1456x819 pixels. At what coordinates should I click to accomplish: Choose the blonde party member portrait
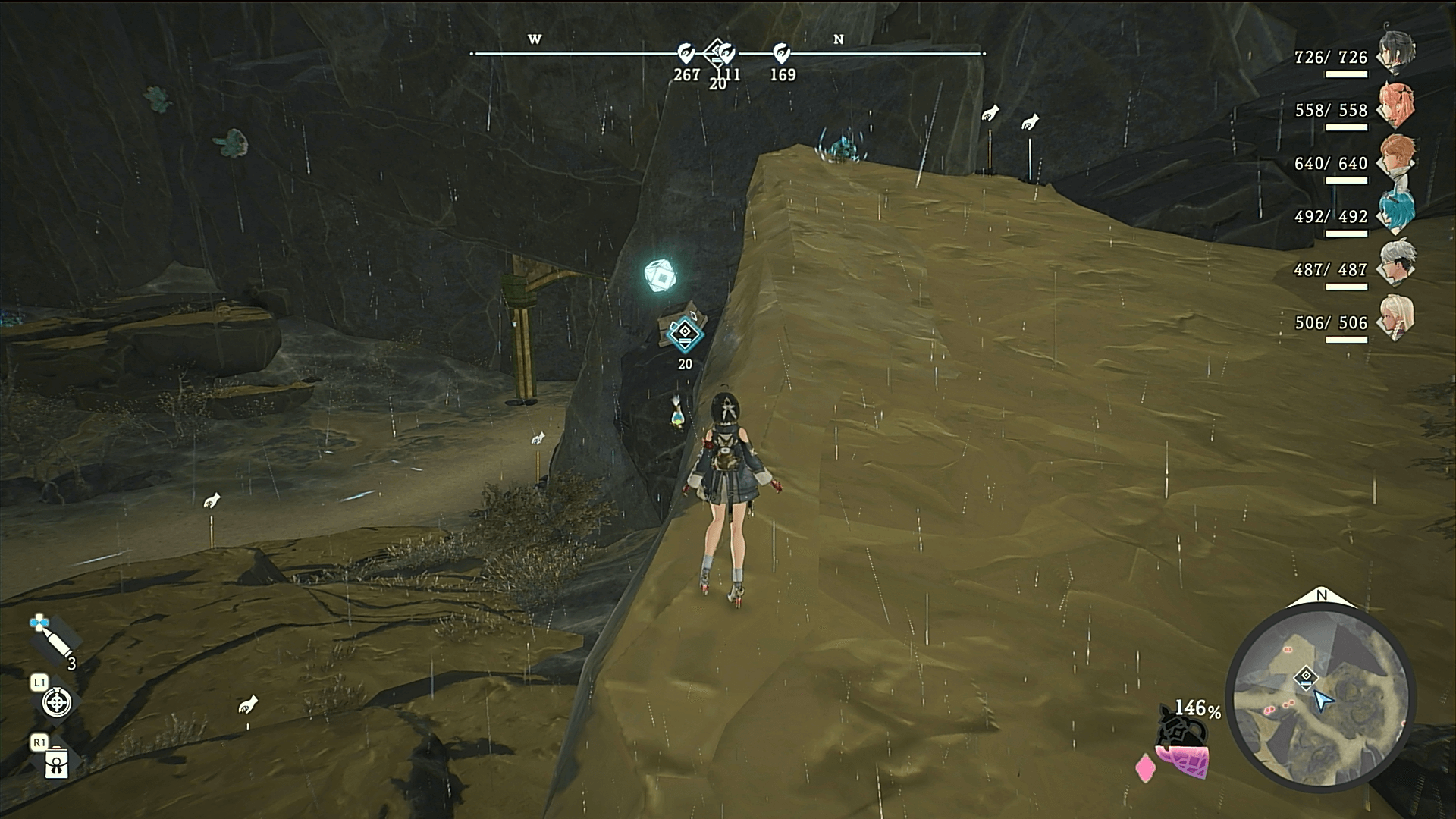pyautogui.click(x=1397, y=318)
